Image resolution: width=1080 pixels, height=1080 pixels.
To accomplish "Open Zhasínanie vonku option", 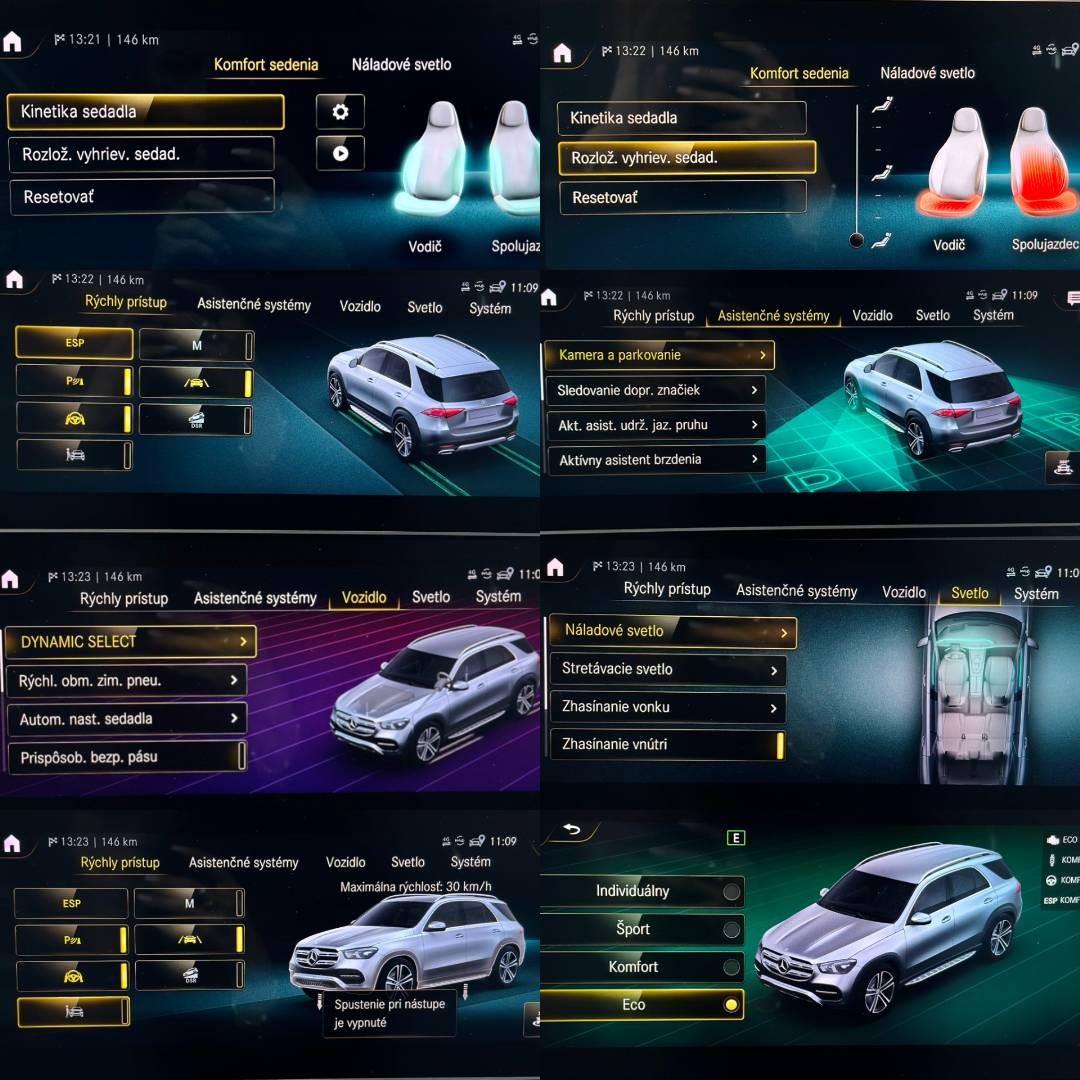I will coord(667,707).
